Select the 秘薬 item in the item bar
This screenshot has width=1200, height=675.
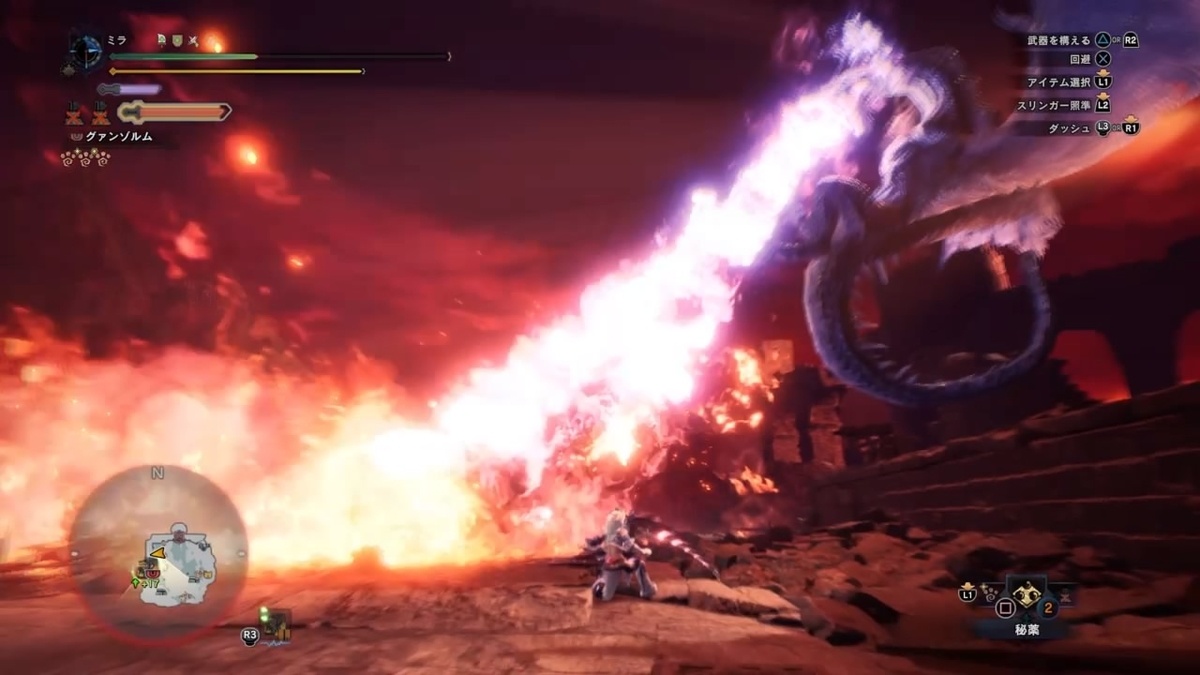(x=1025, y=595)
